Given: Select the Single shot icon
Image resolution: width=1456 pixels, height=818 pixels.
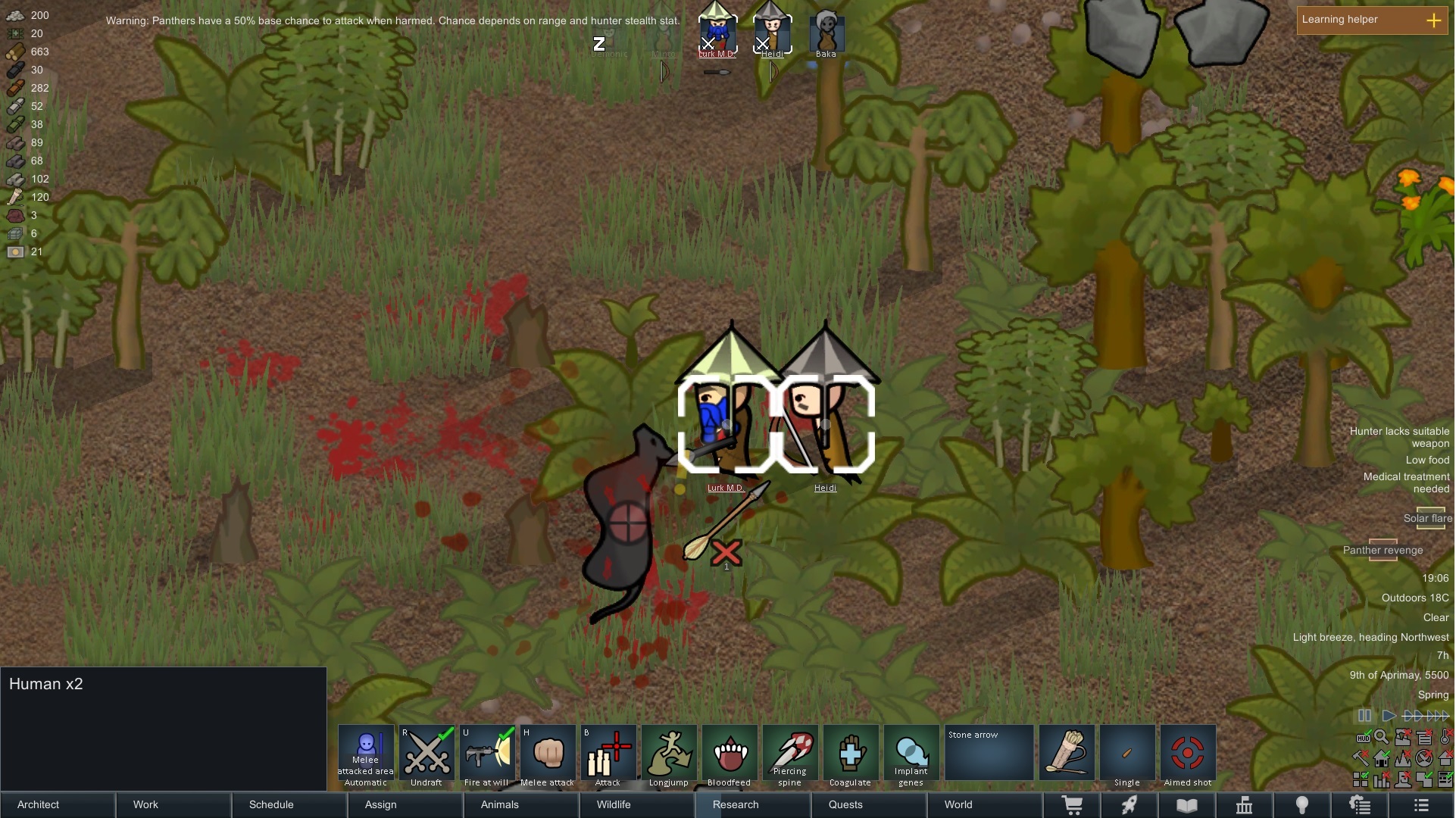Looking at the screenshot, I should (x=1126, y=755).
